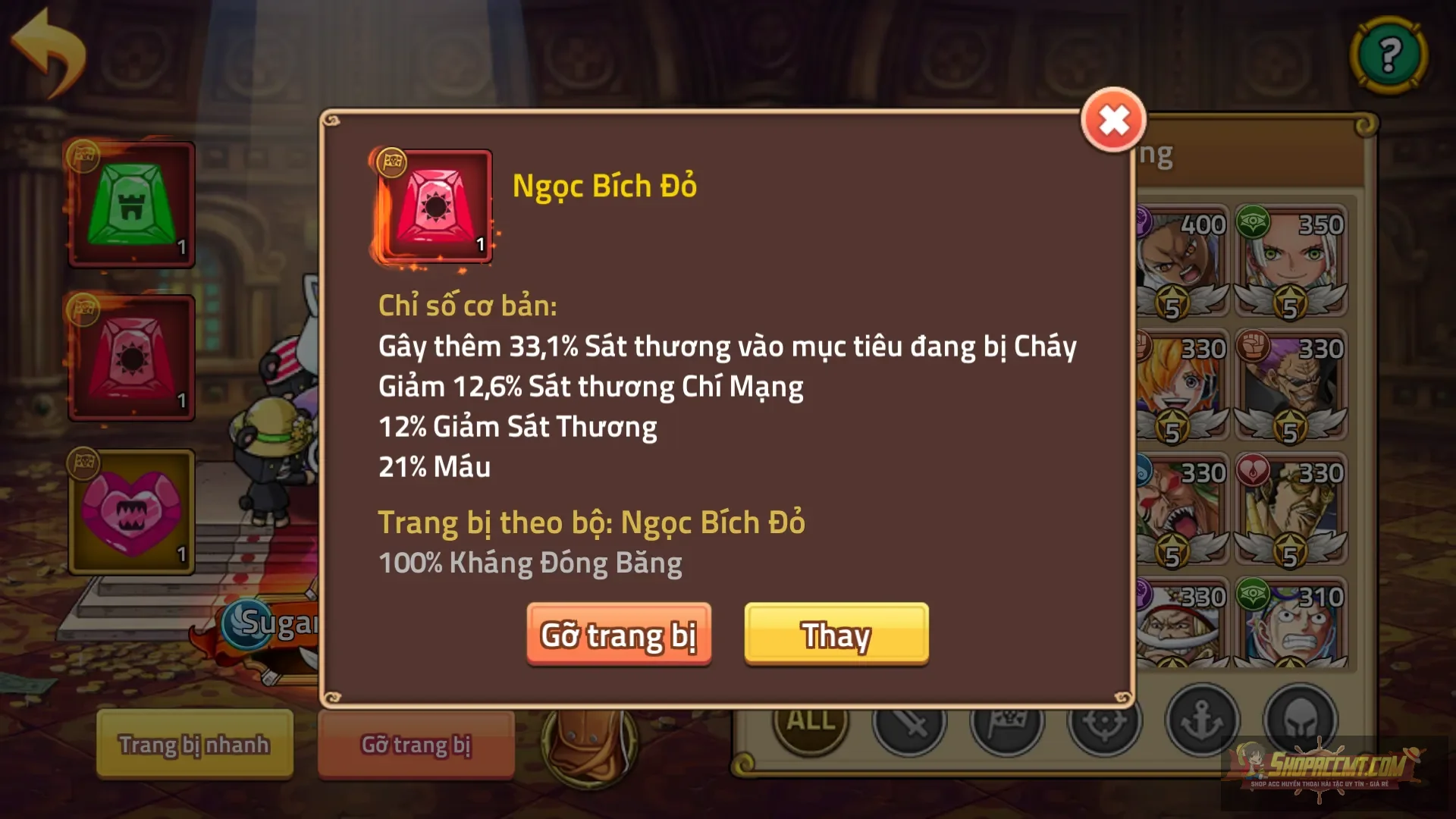Close the Ngọc Bích Đỏ popup
This screenshot has width=1456, height=819.
tap(1112, 121)
